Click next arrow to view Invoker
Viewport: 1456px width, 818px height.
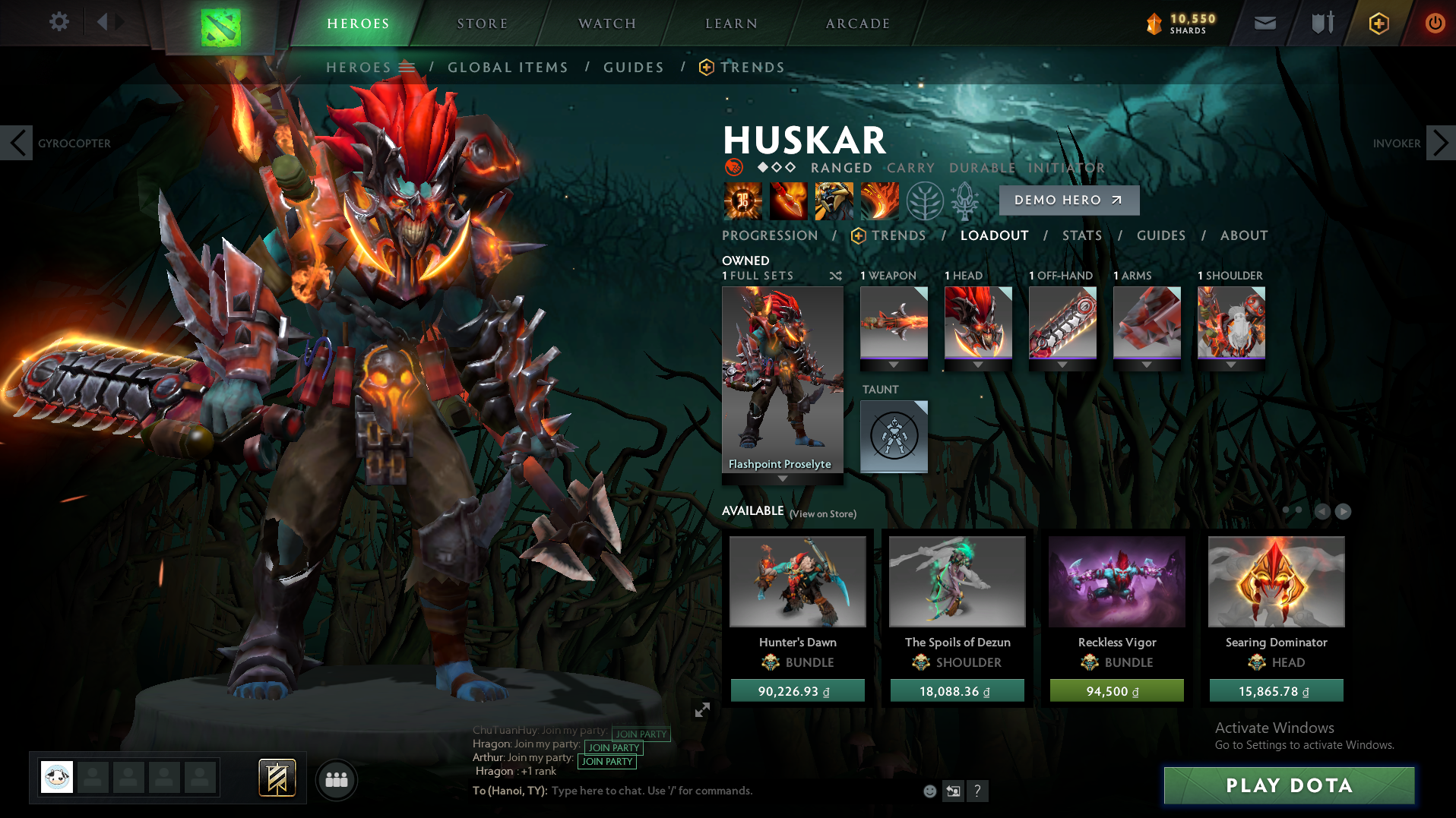coord(1440,142)
